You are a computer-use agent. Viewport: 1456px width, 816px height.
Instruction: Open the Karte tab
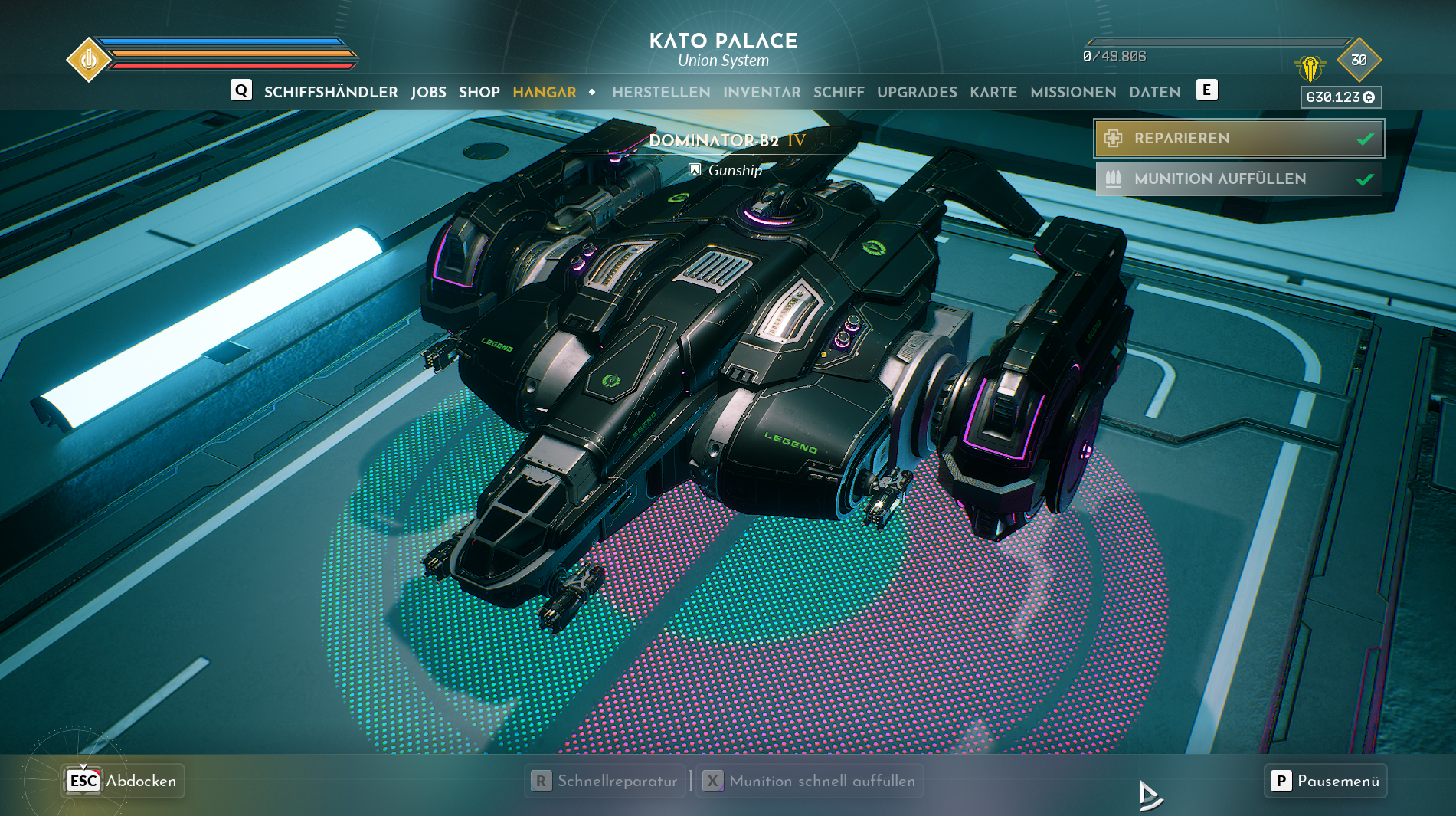point(993,92)
